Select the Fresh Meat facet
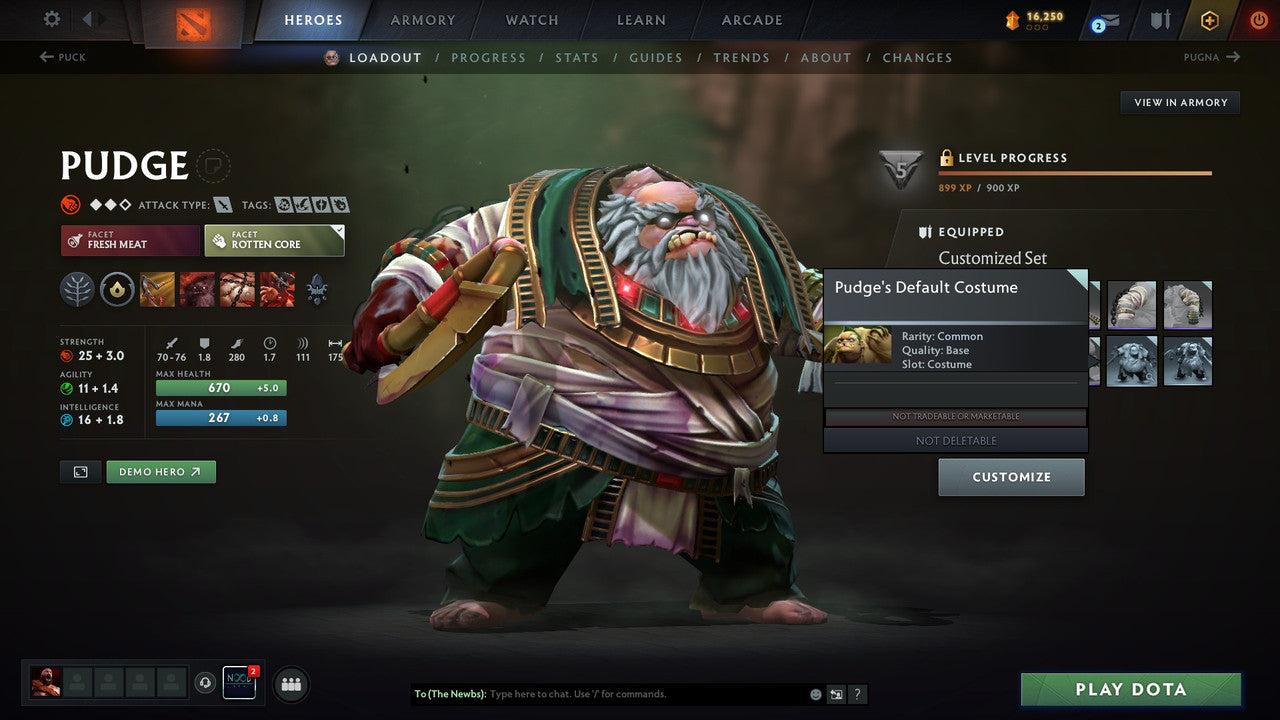The image size is (1280, 720). click(x=130, y=240)
